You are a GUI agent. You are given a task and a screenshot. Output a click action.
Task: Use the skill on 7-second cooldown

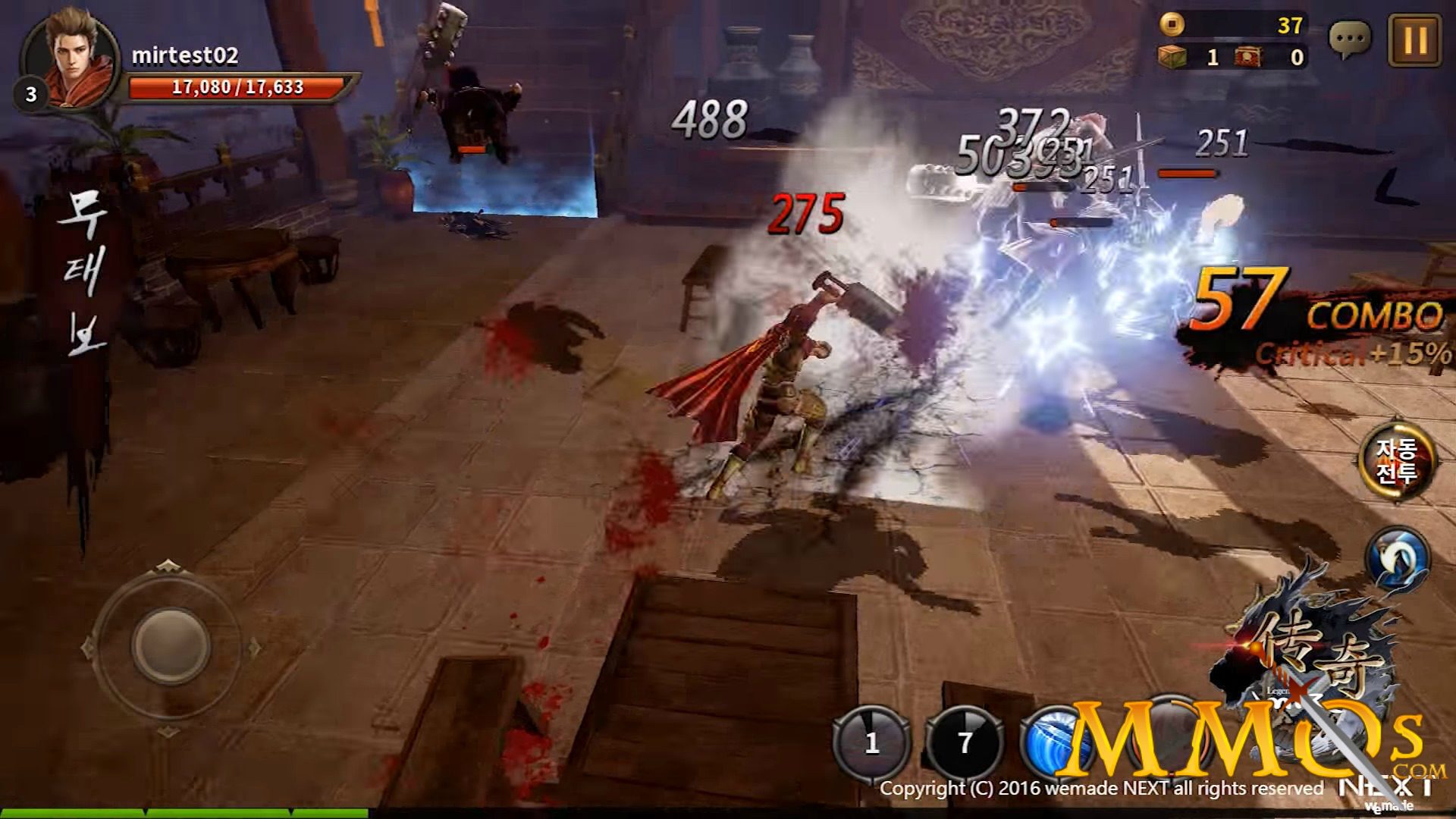pos(965,742)
